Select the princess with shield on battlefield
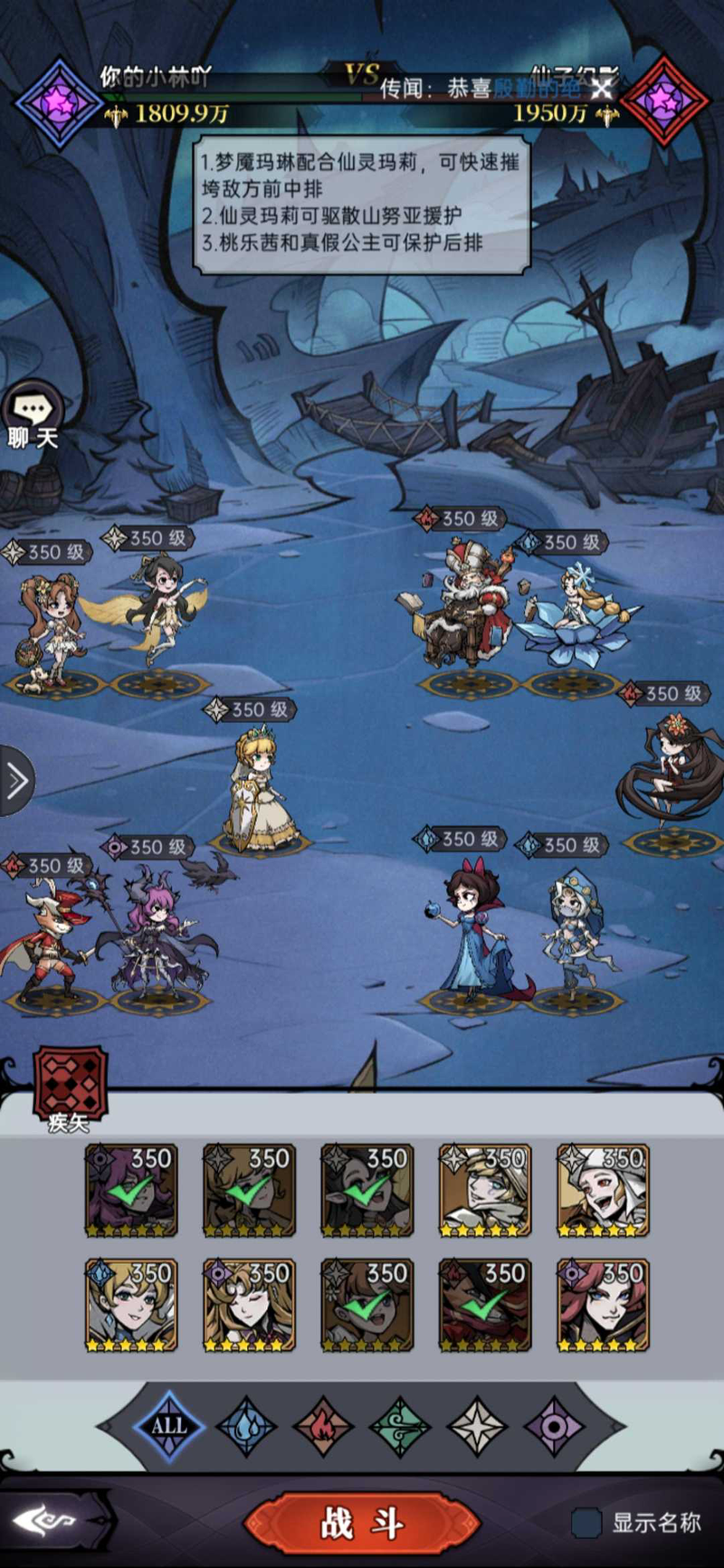This screenshot has height=1568, width=724. 261,792
